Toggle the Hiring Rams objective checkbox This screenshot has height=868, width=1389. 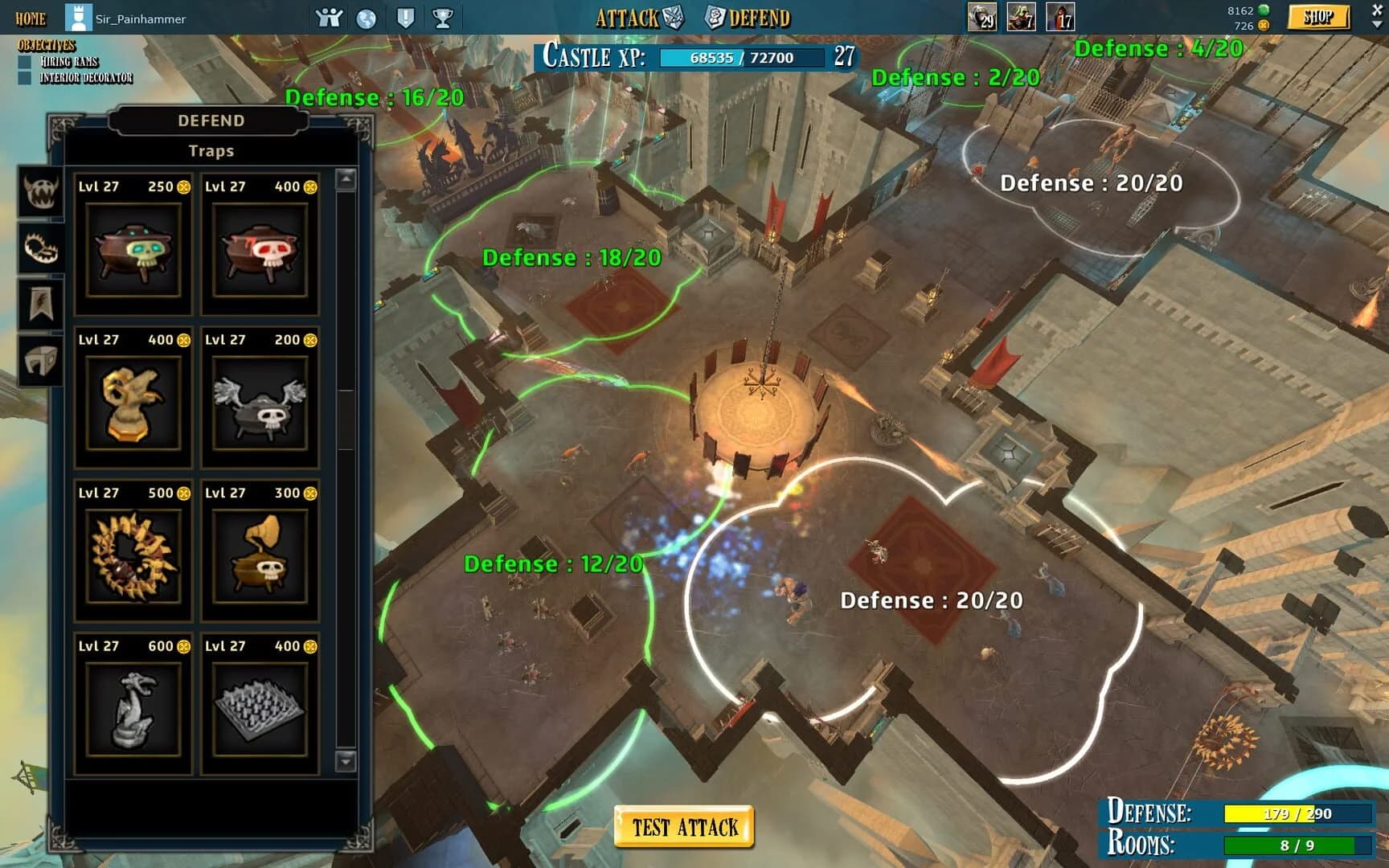[x=25, y=62]
